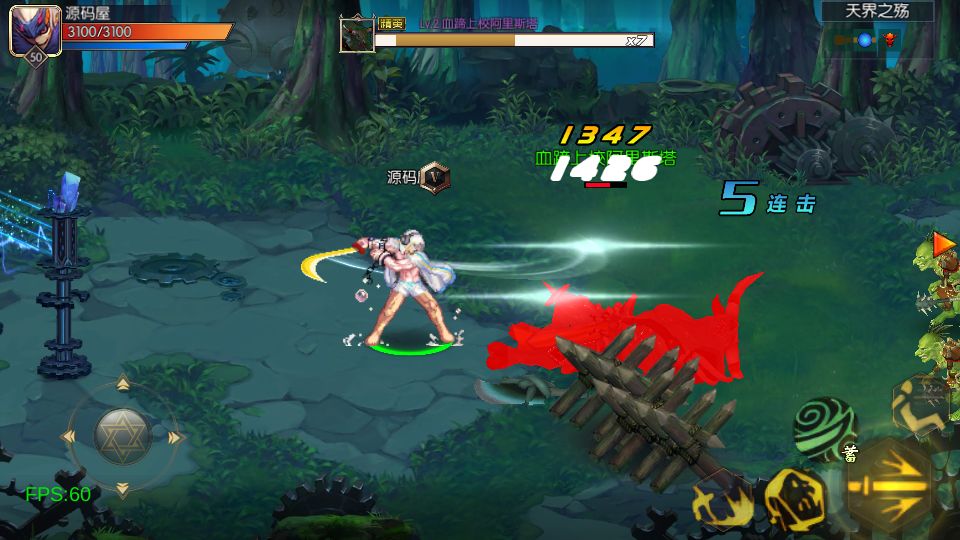Tap the joystick left arrow
Viewport: 960px width, 540px height.
pos(70,437)
